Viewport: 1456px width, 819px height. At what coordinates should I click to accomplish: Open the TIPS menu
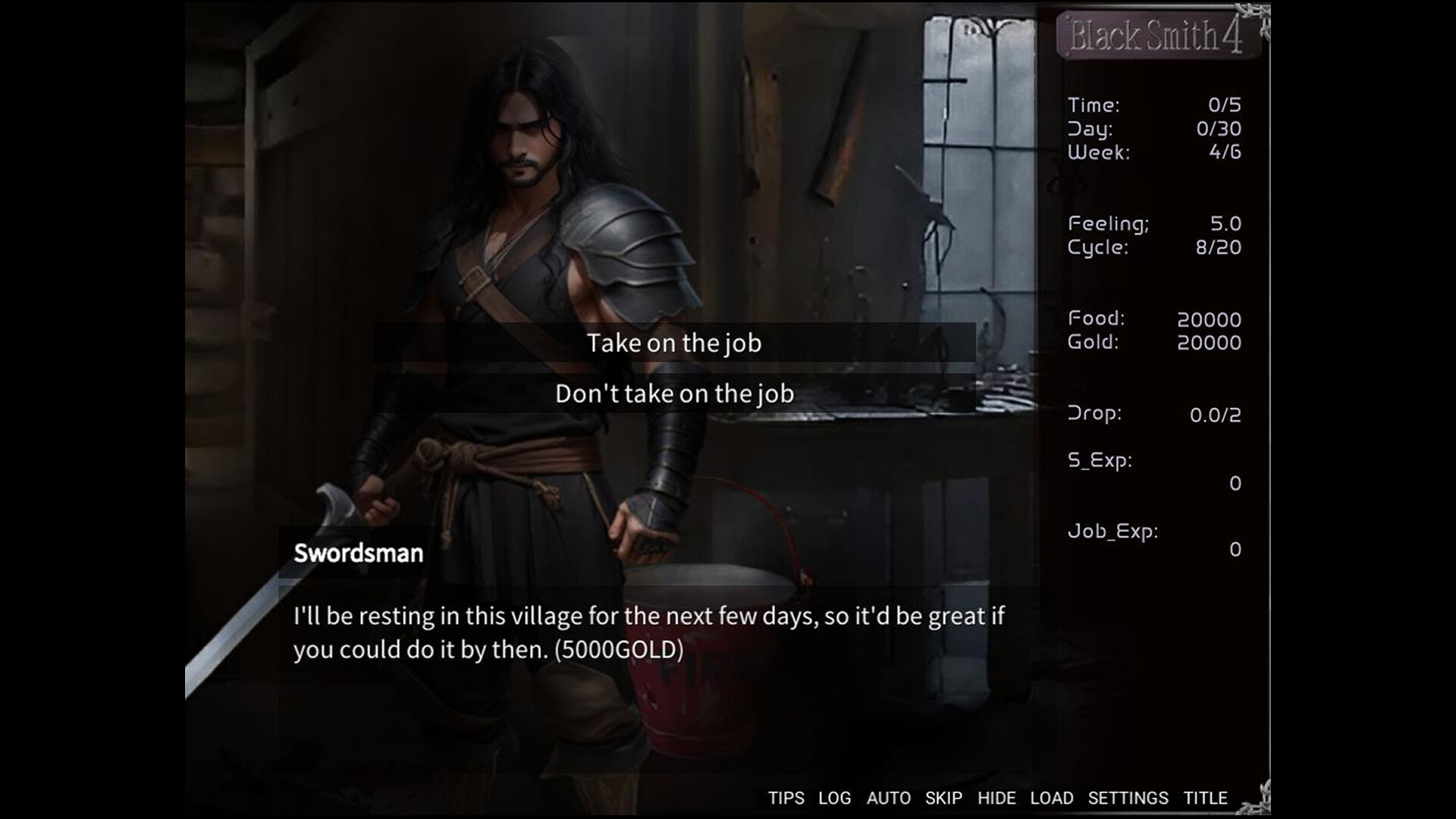tap(786, 798)
